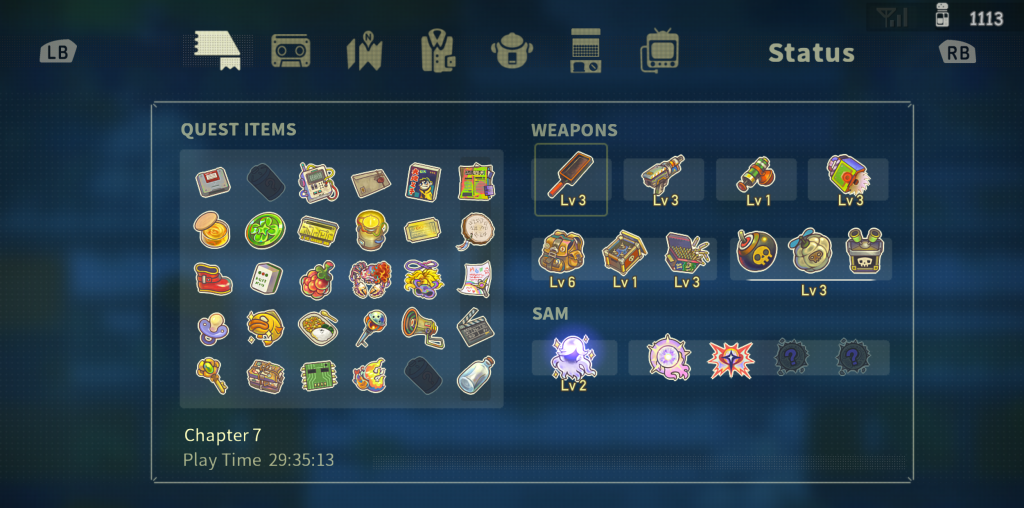The width and height of the screenshot is (1024, 508).
Task: Select the skull bomb icon
Action: (757, 253)
